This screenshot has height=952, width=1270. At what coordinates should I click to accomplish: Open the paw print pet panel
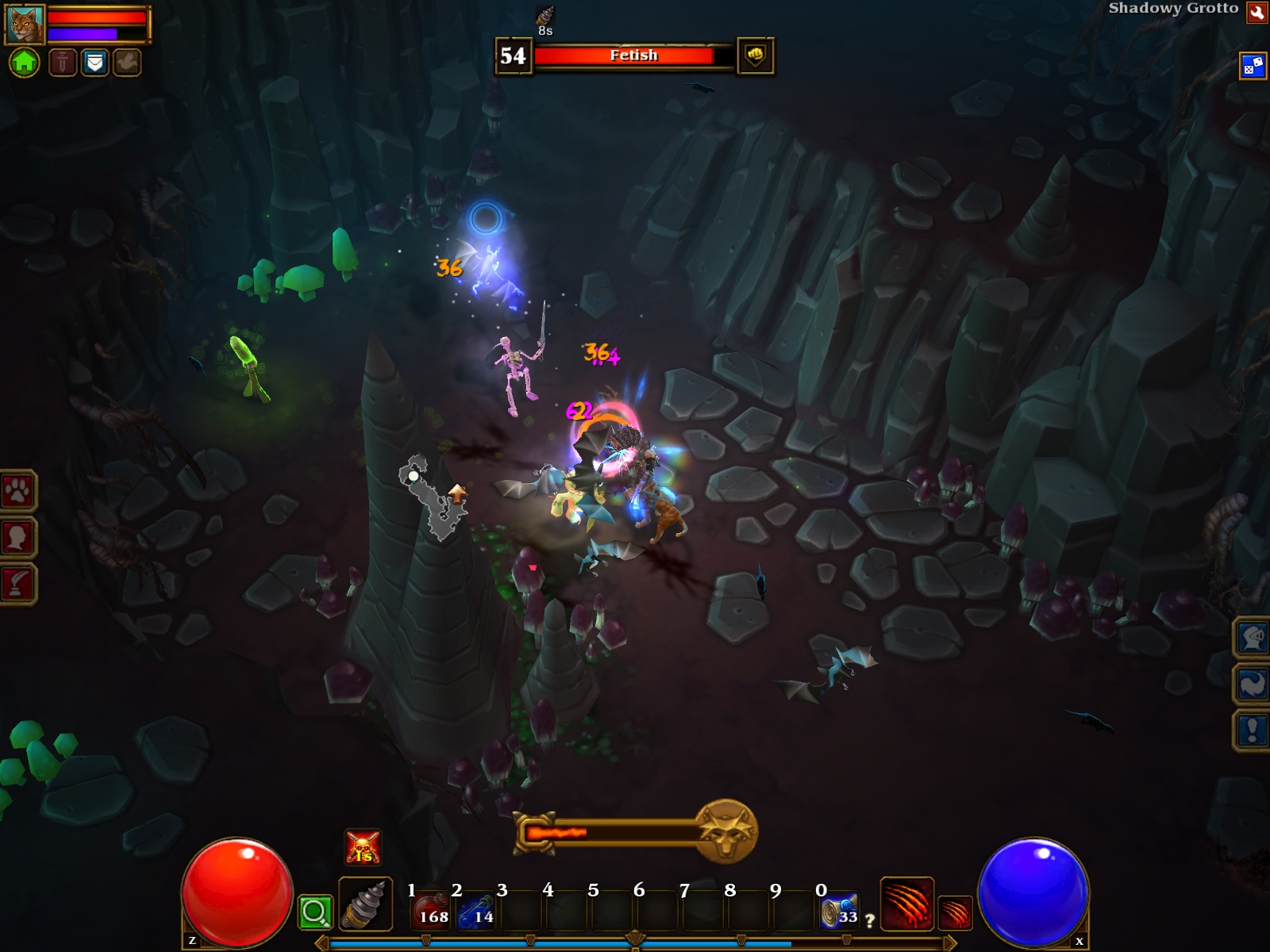click(x=17, y=492)
